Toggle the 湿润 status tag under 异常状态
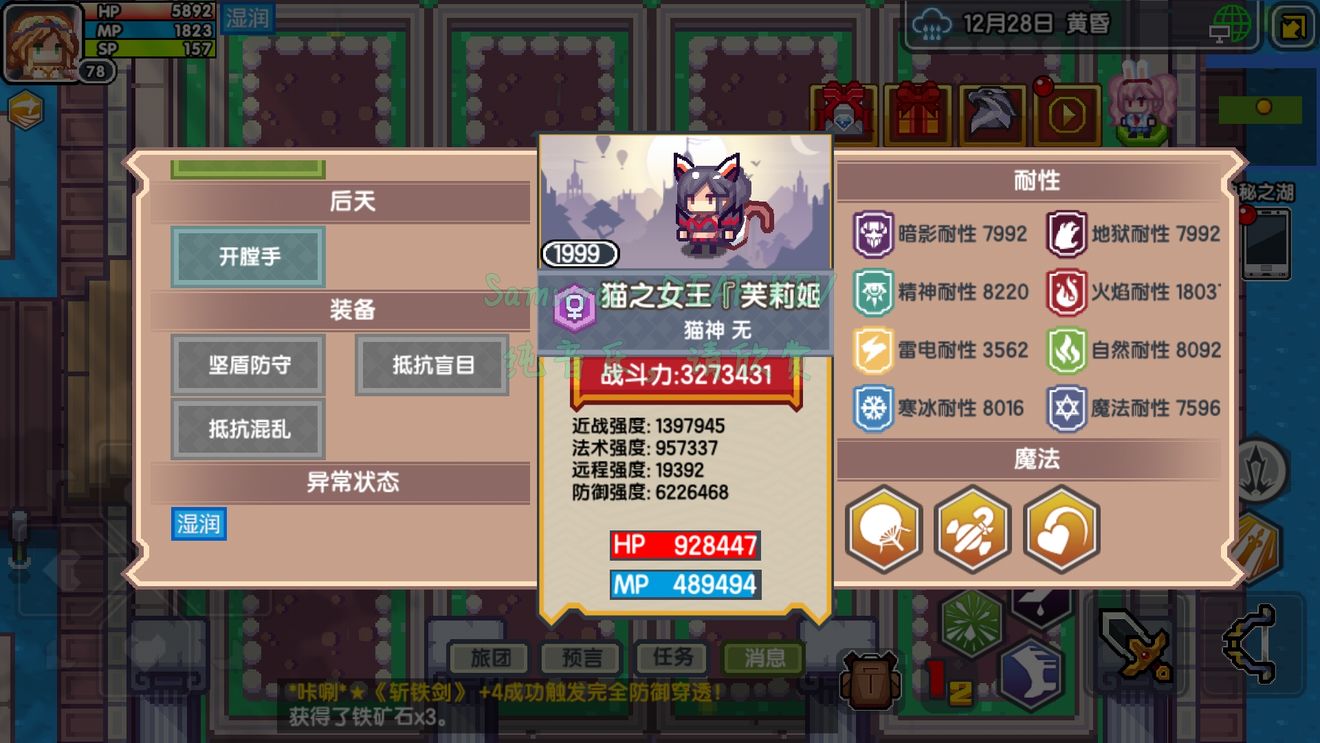1320x743 pixels. (198, 524)
